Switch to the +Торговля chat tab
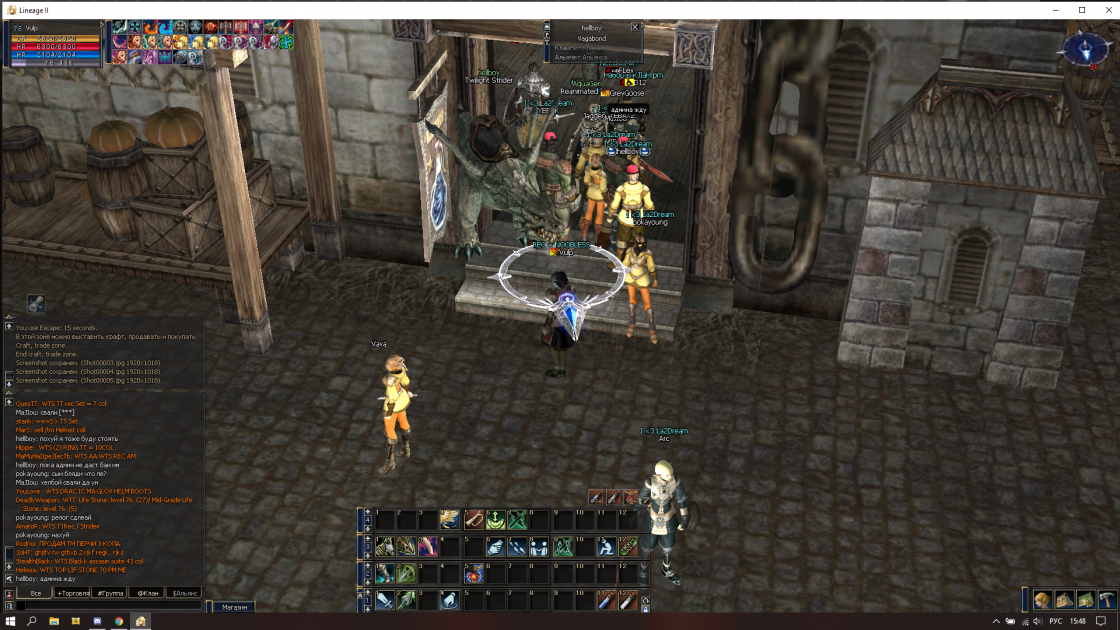 pyautogui.click(x=73, y=593)
